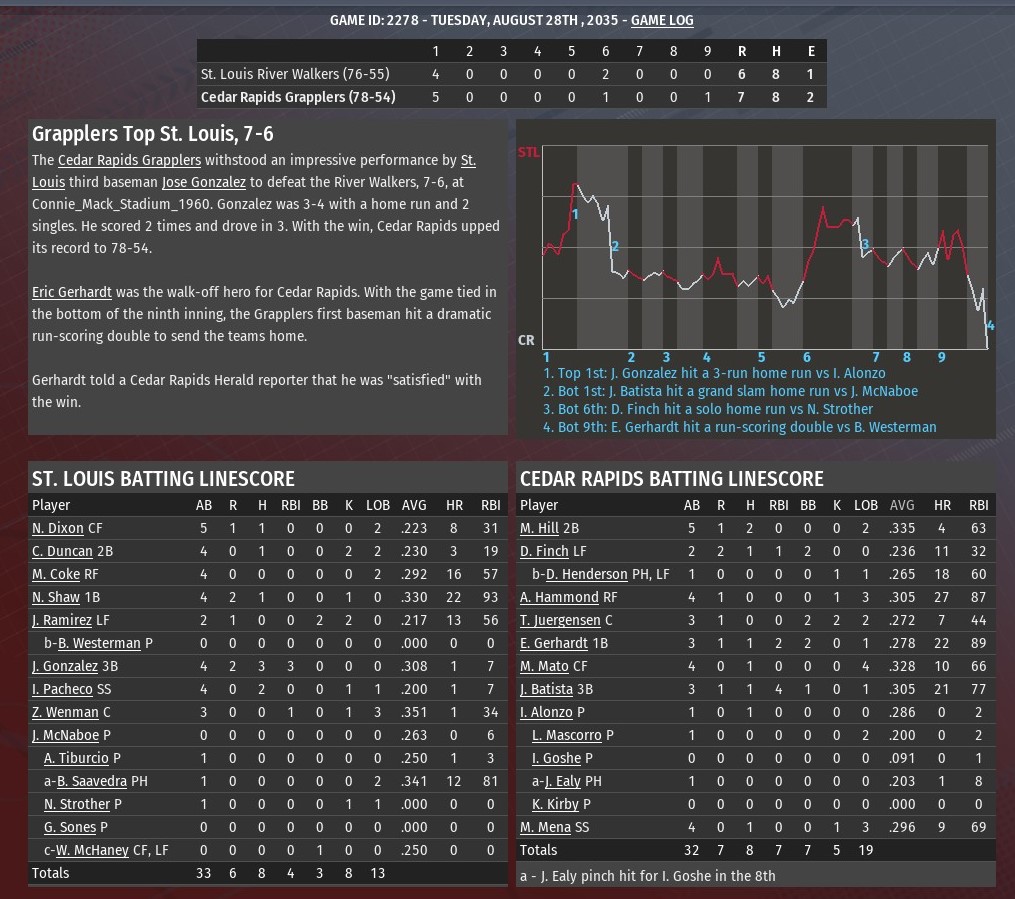Select K. Kirby pitcher link
This screenshot has height=899, width=1015.
coord(550,804)
